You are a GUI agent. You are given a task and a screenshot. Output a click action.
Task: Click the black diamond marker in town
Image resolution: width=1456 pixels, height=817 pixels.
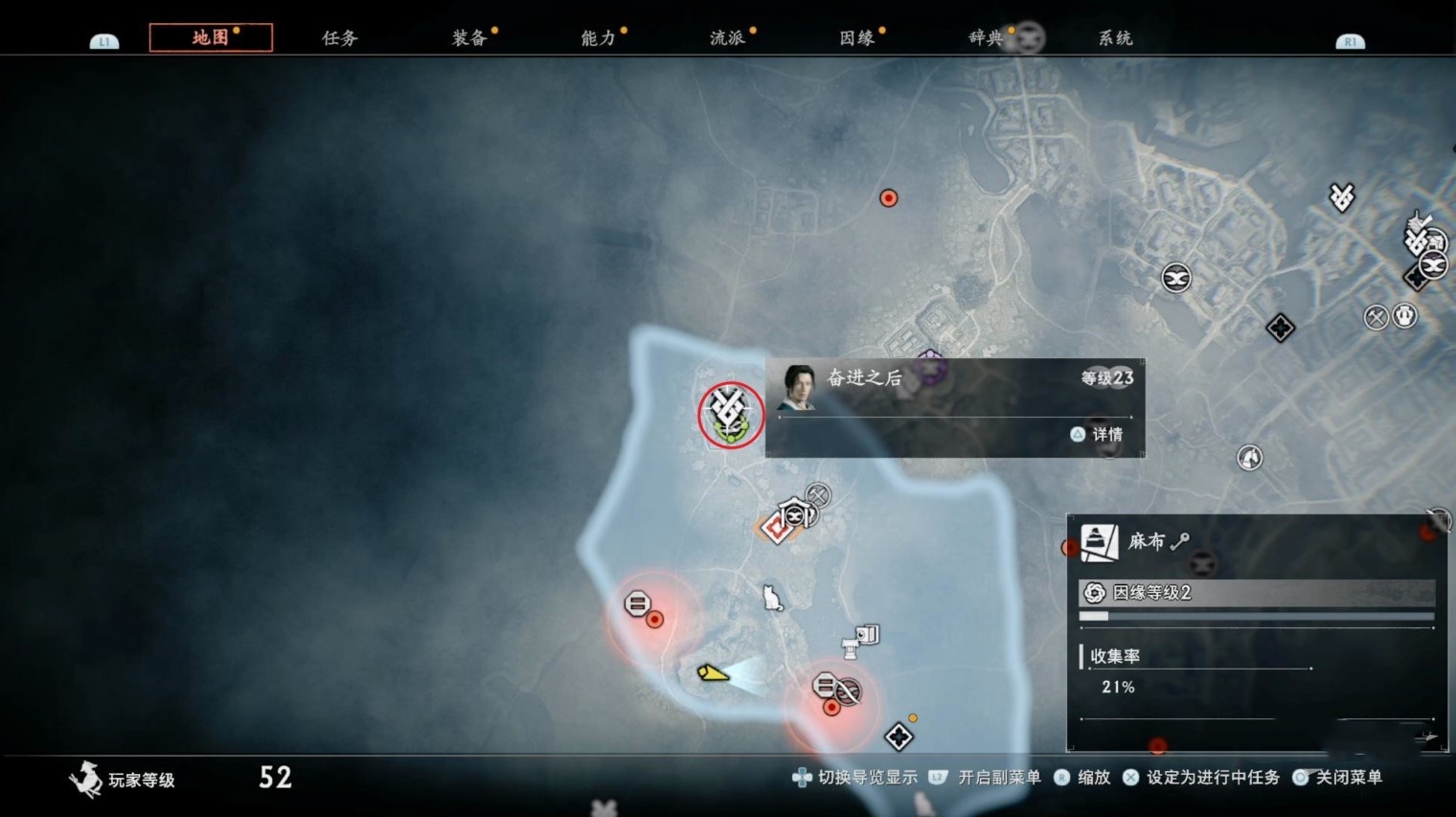click(x=1280, y=329)
